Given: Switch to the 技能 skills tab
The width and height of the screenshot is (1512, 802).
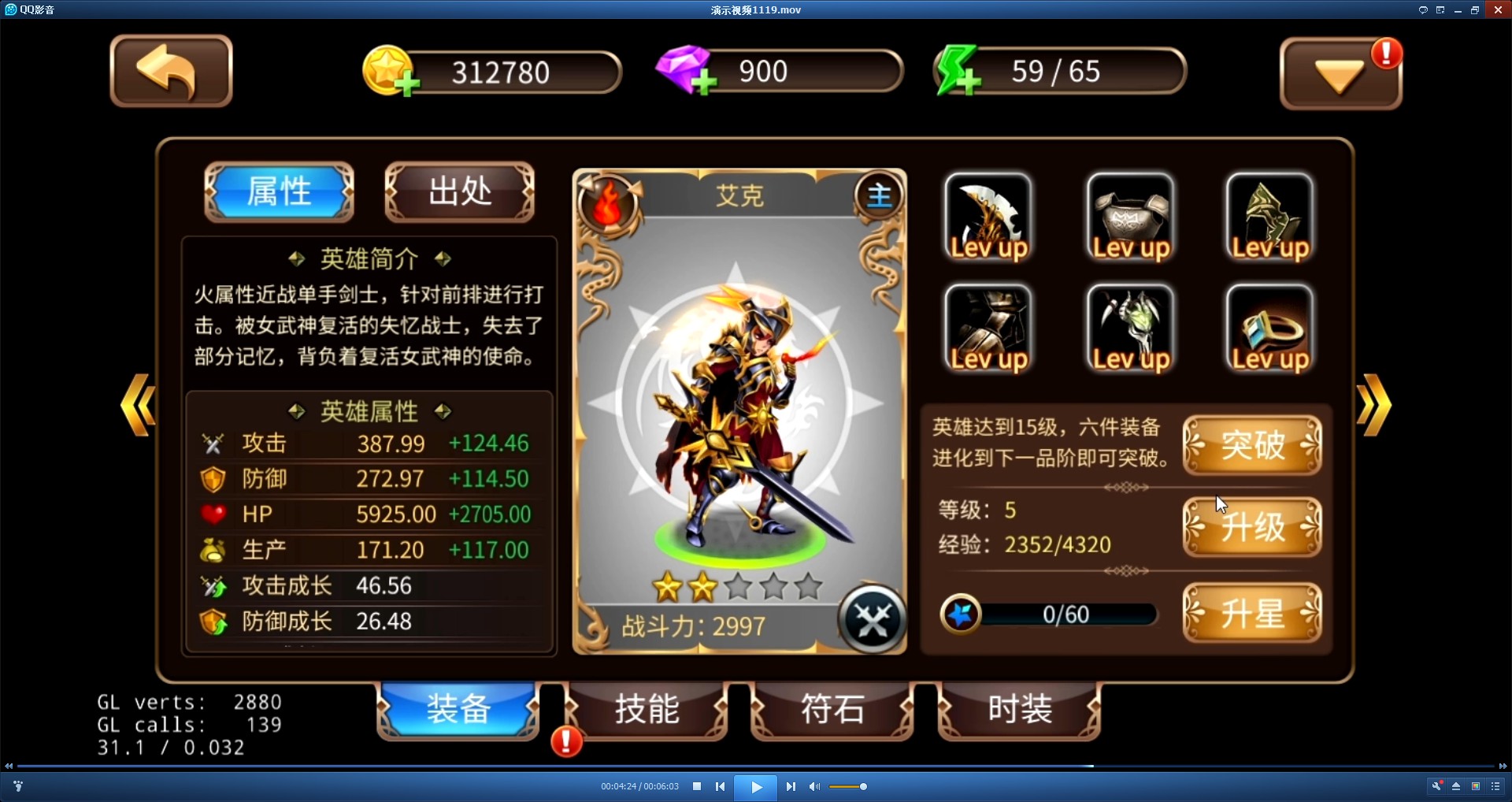Looking at the screenshot, I should (646, 710).
